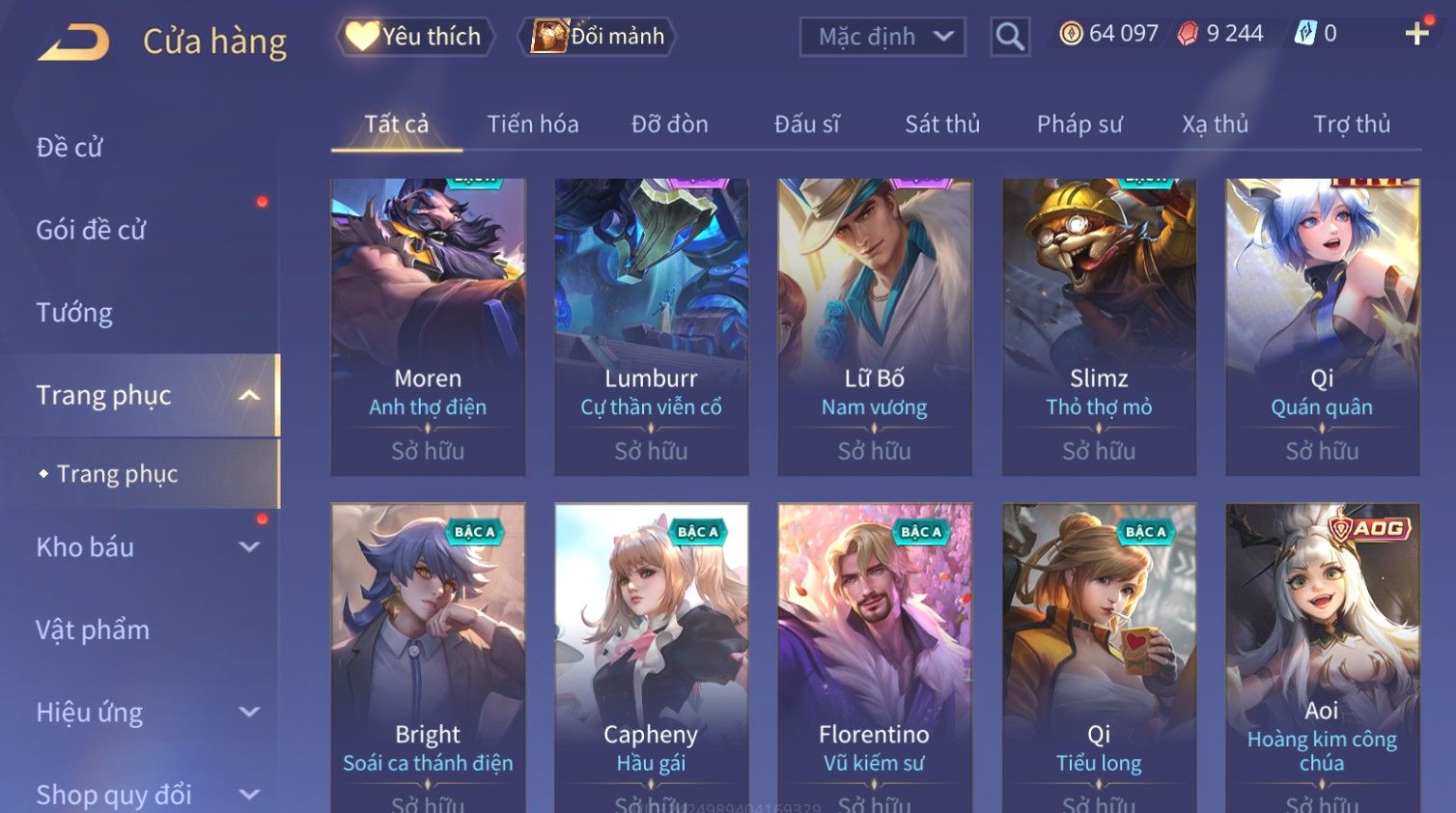Choose the Pháp sư tab
The height and width of the screenshot is (813, 1456).
click(1079, 125)
